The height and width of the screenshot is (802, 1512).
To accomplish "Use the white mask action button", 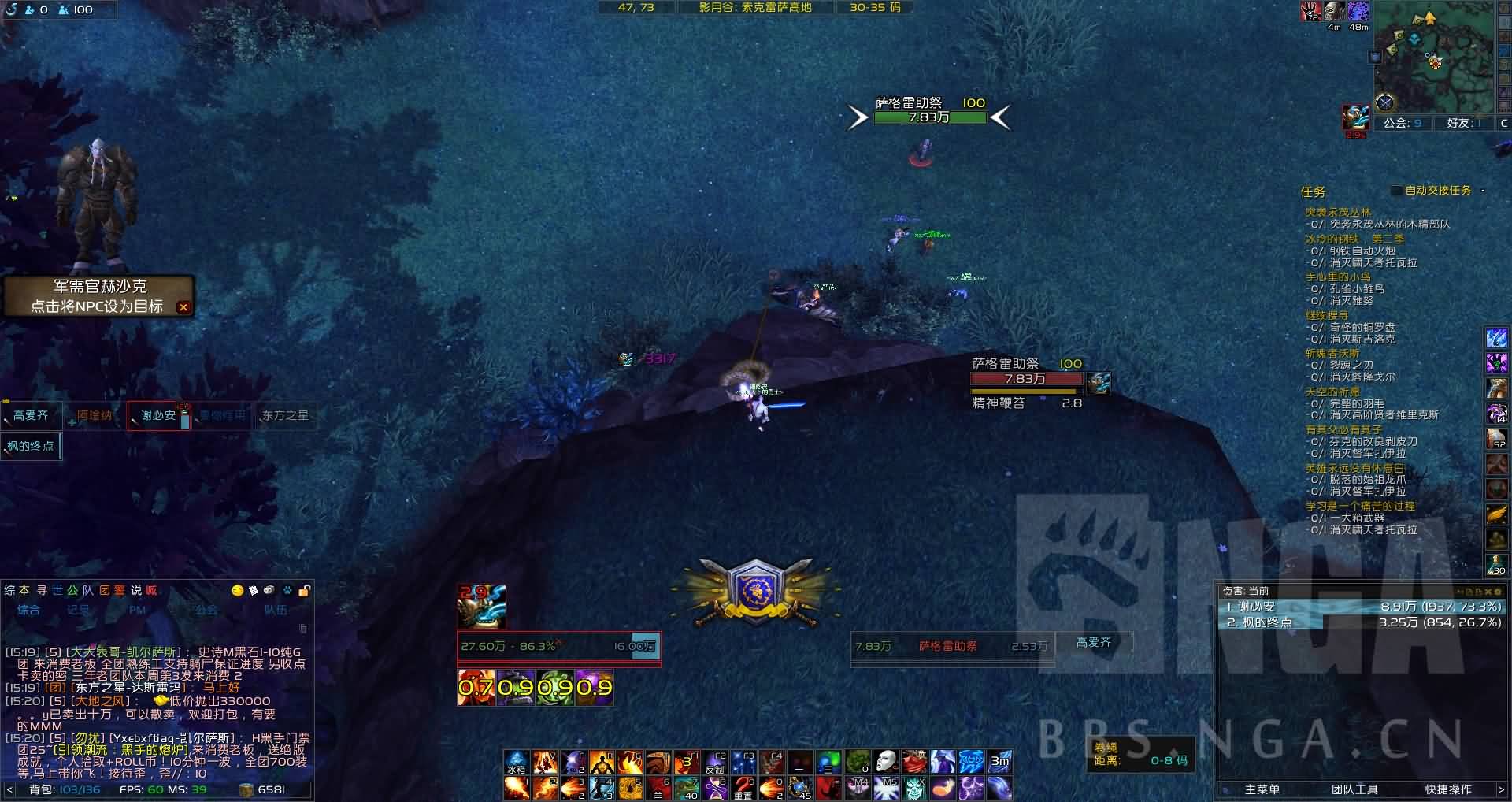I will point(886,762).
